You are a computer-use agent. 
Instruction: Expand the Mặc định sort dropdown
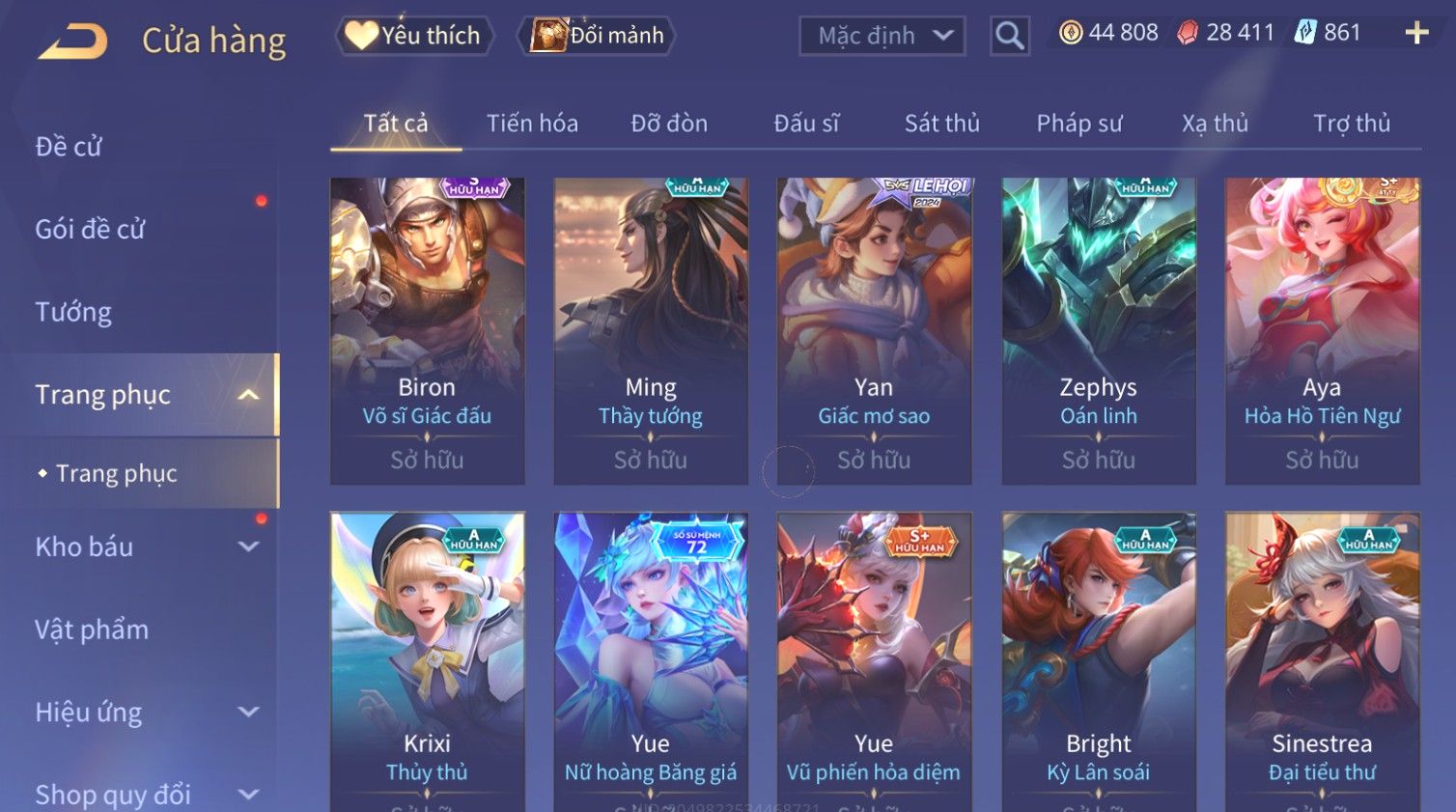pos(882,37)
